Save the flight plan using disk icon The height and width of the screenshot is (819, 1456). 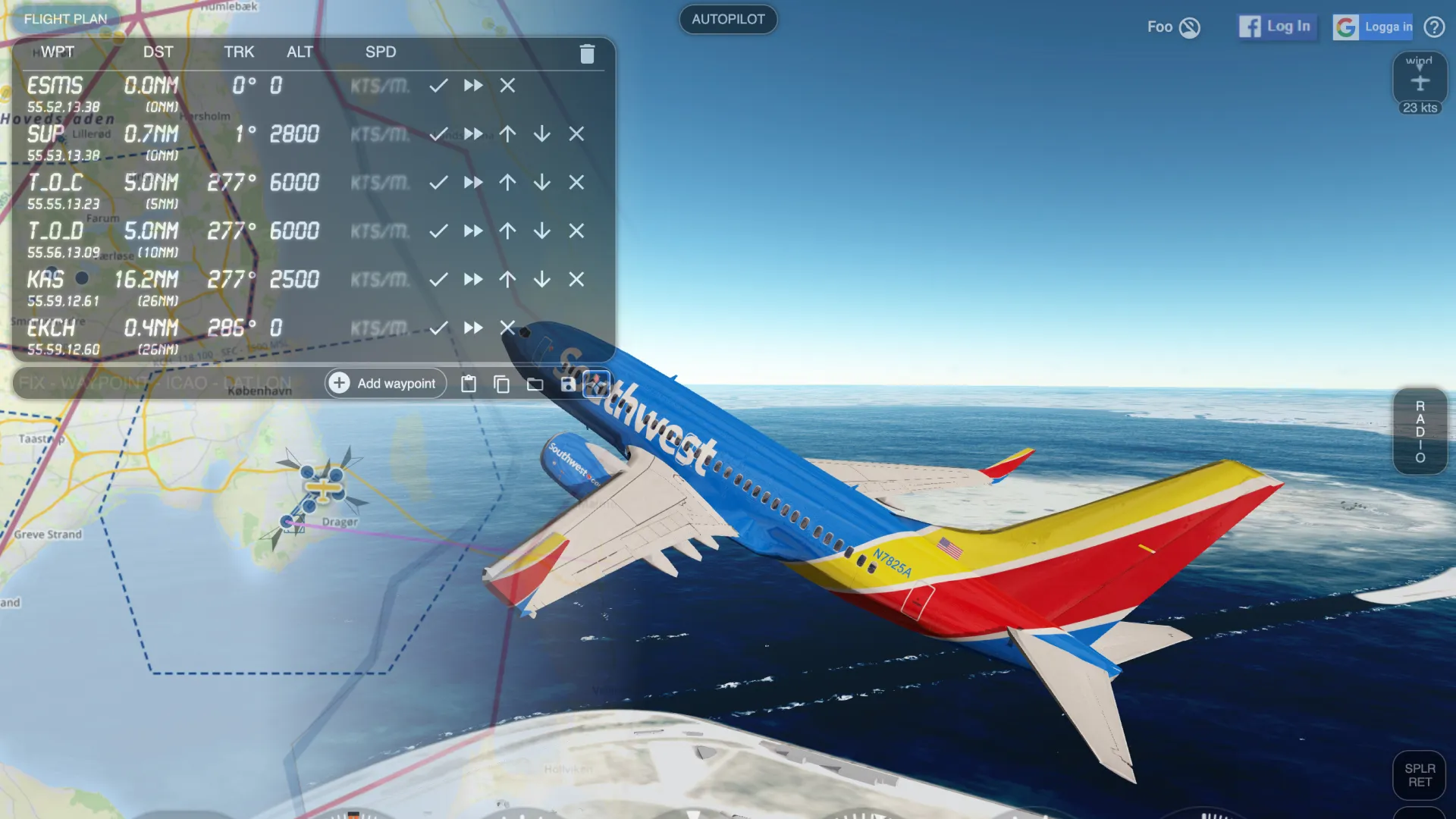[568, 384]
